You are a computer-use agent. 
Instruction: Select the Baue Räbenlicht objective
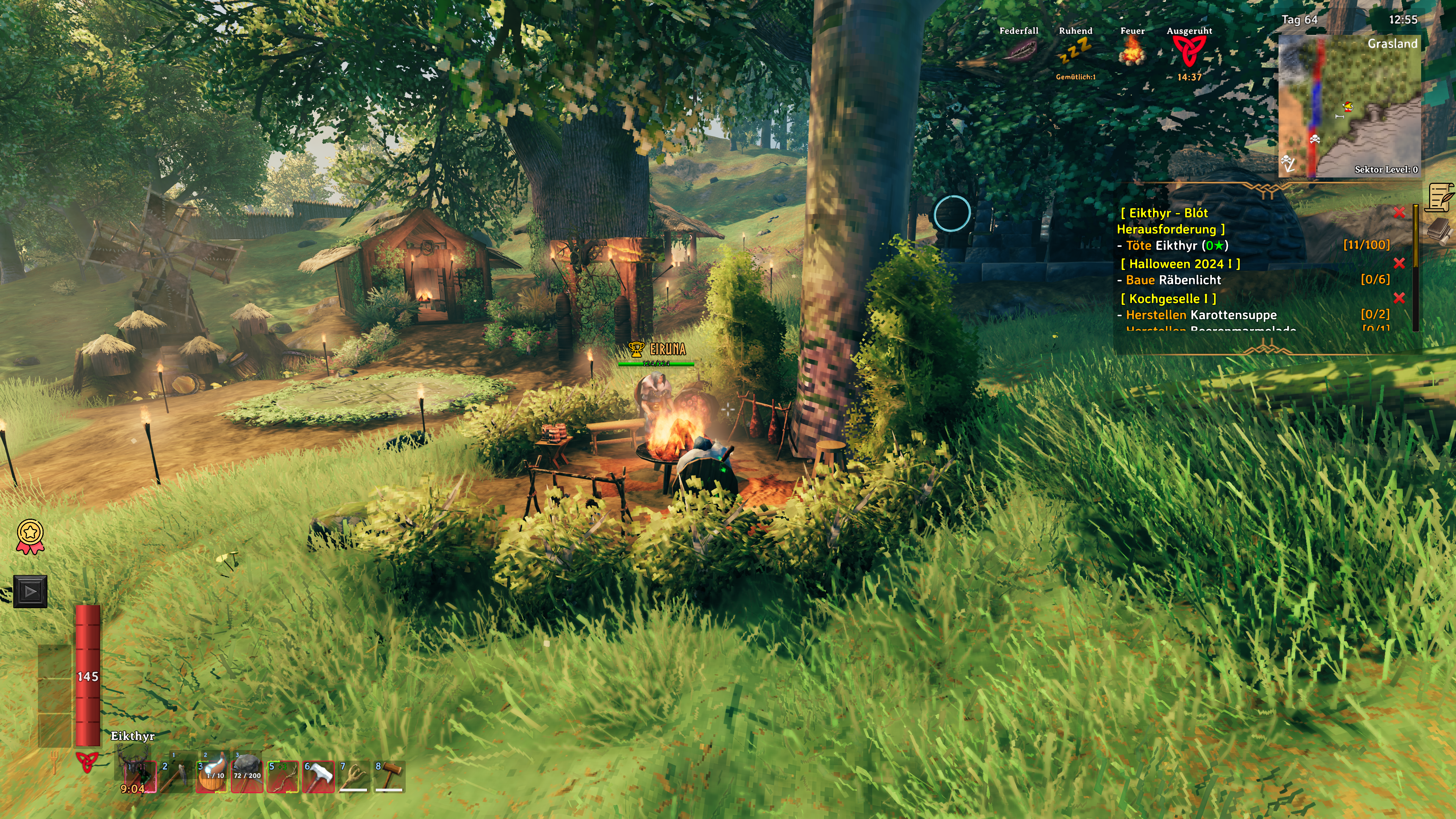(1173, 280)
